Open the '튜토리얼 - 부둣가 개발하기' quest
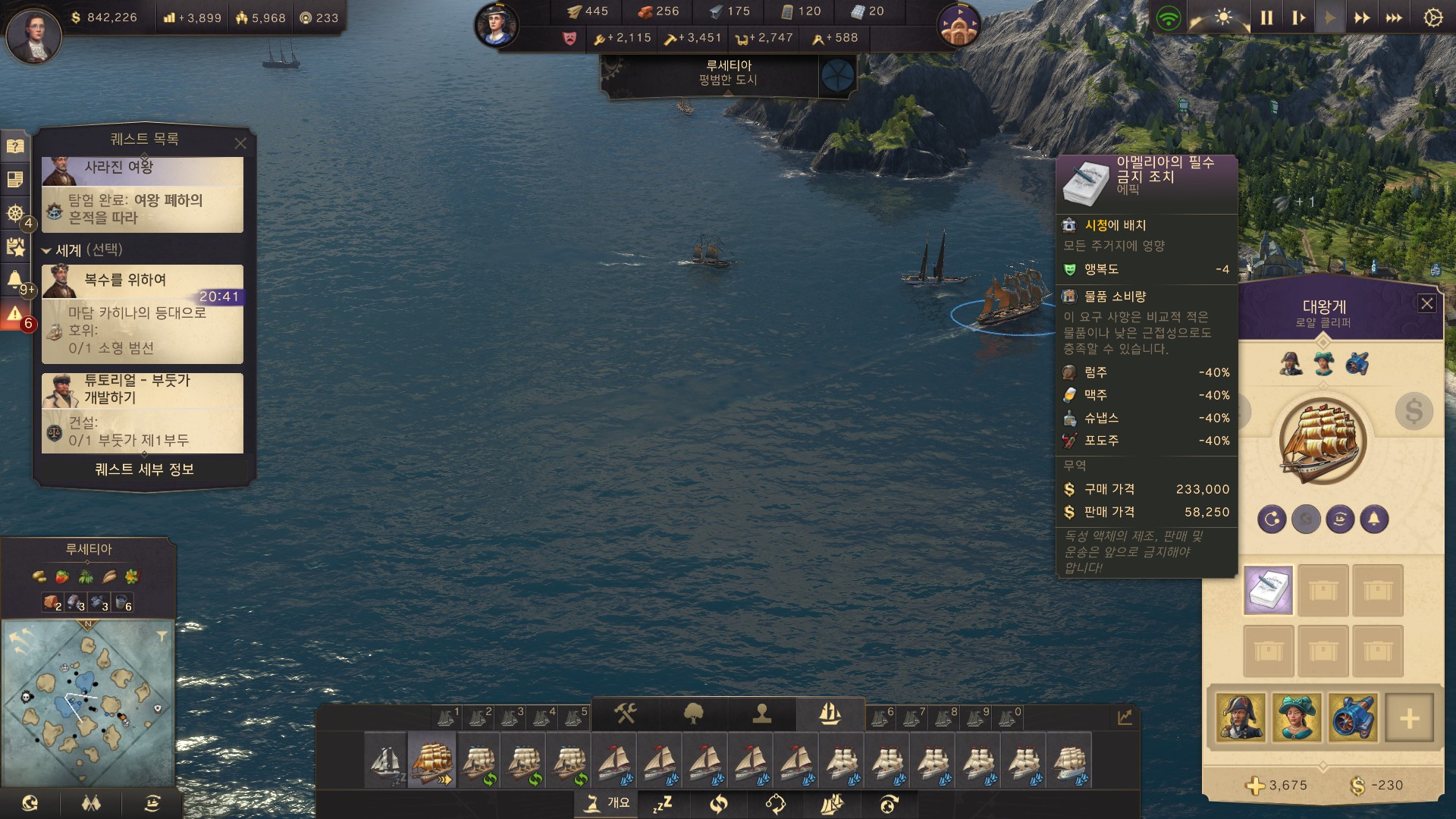The image size is (1456, 819). [143, 413]
